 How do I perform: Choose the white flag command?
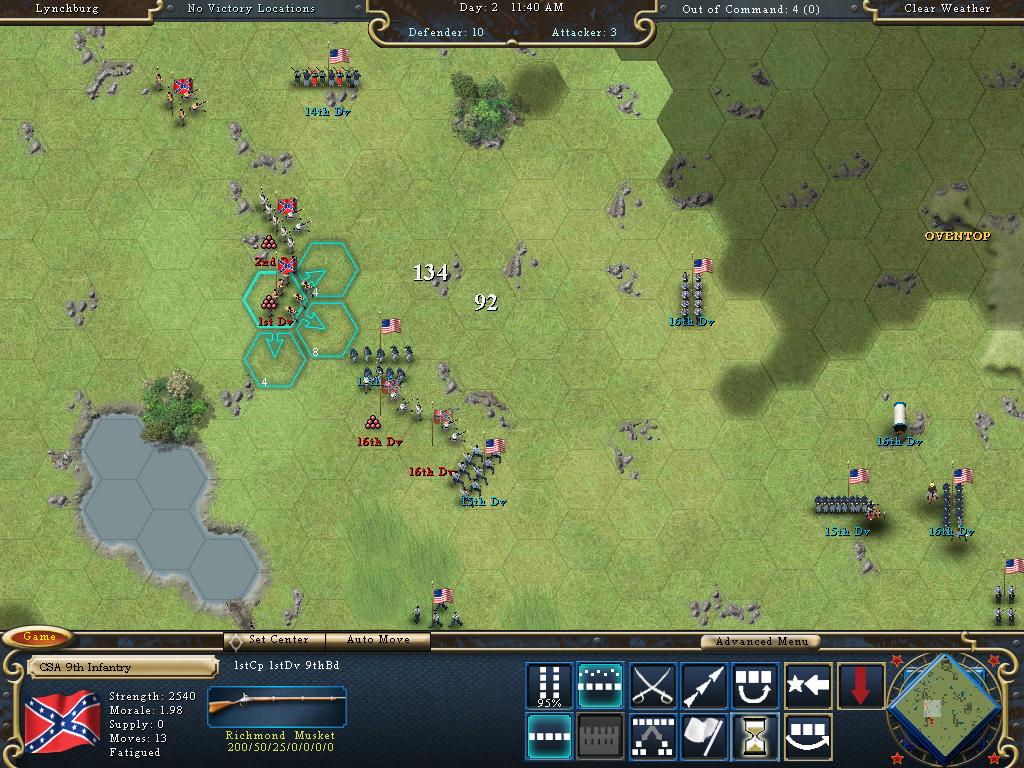(704, 737)
